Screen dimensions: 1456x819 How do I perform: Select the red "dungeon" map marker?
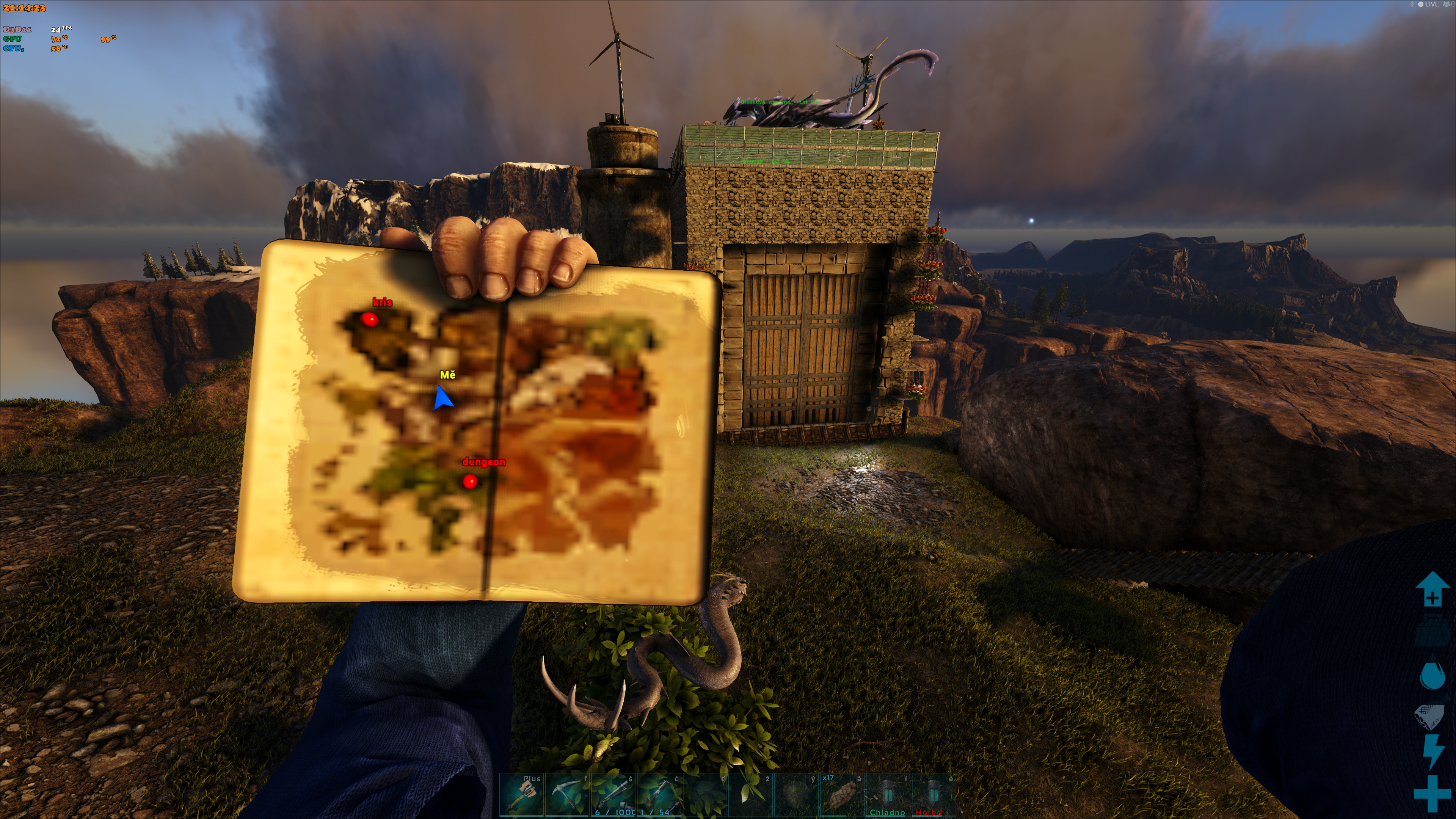470,482
